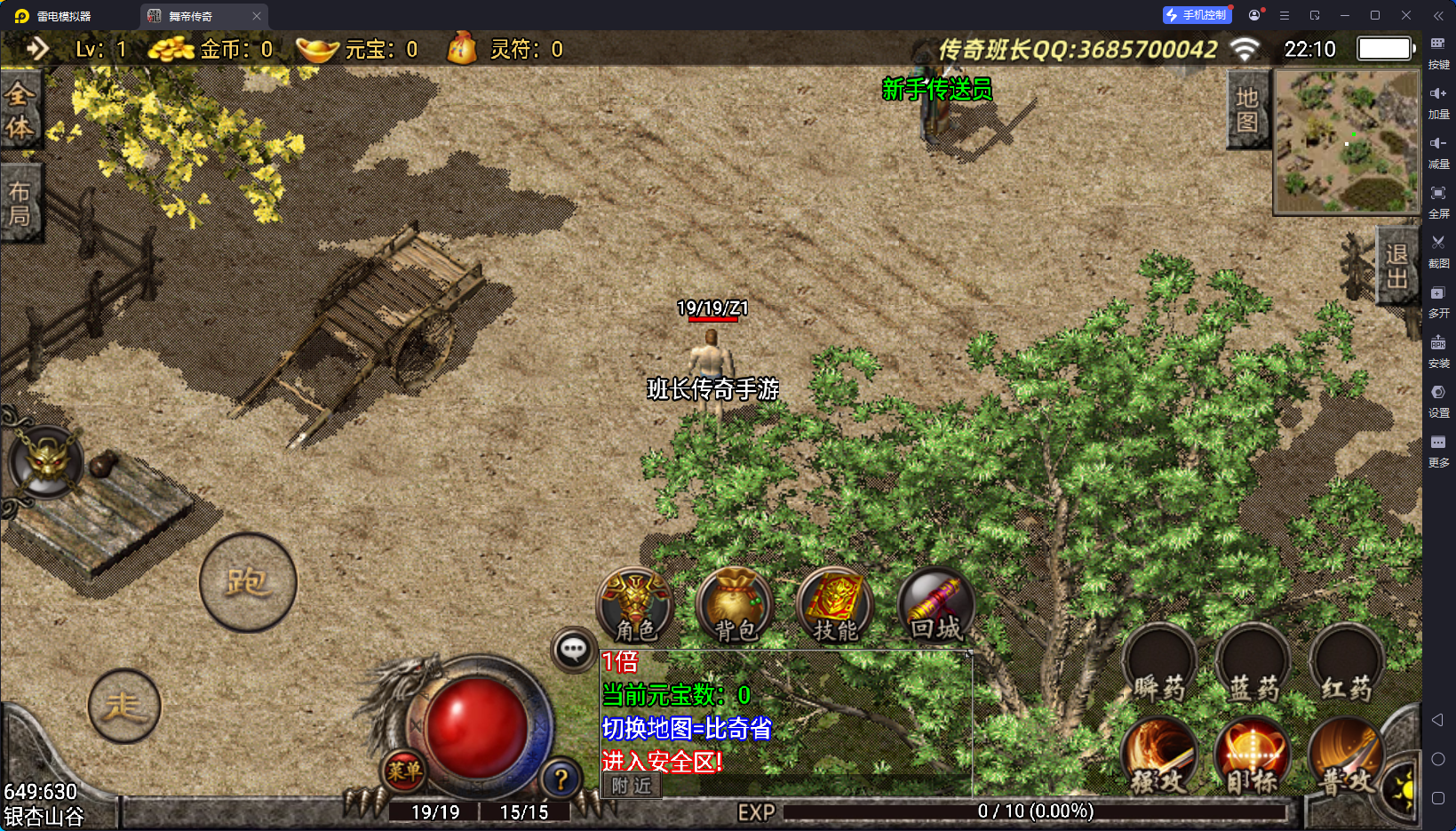Select the 目标 target button
Screen dimensions: 1456x831
pyautogui.click(x=1253, y=757)
